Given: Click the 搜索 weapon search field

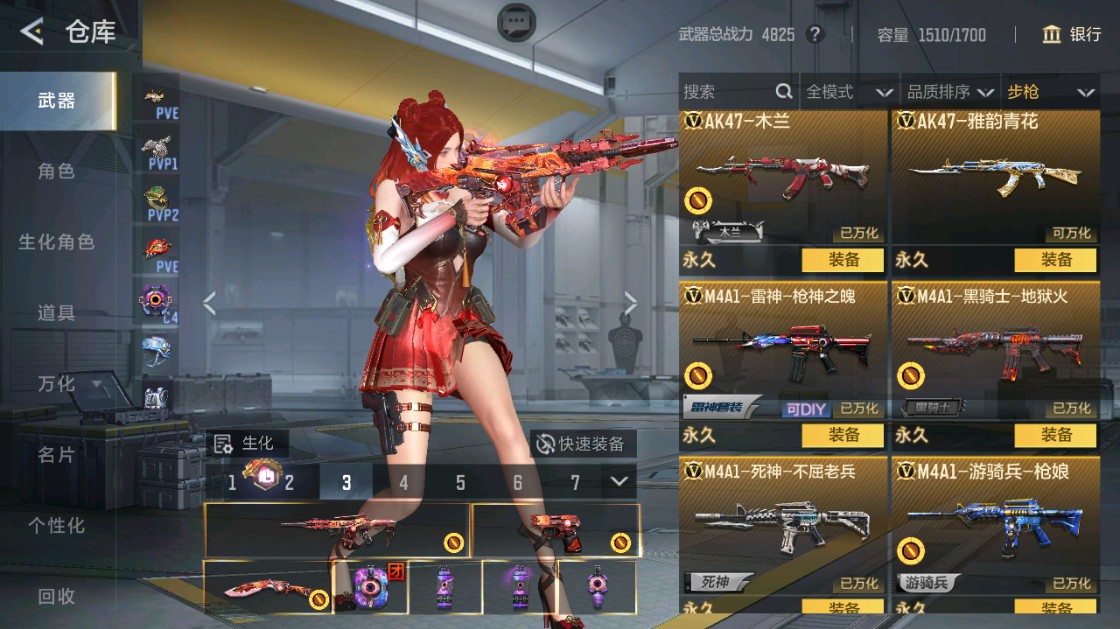Looking at the screenshot, I should pos(728,92).
